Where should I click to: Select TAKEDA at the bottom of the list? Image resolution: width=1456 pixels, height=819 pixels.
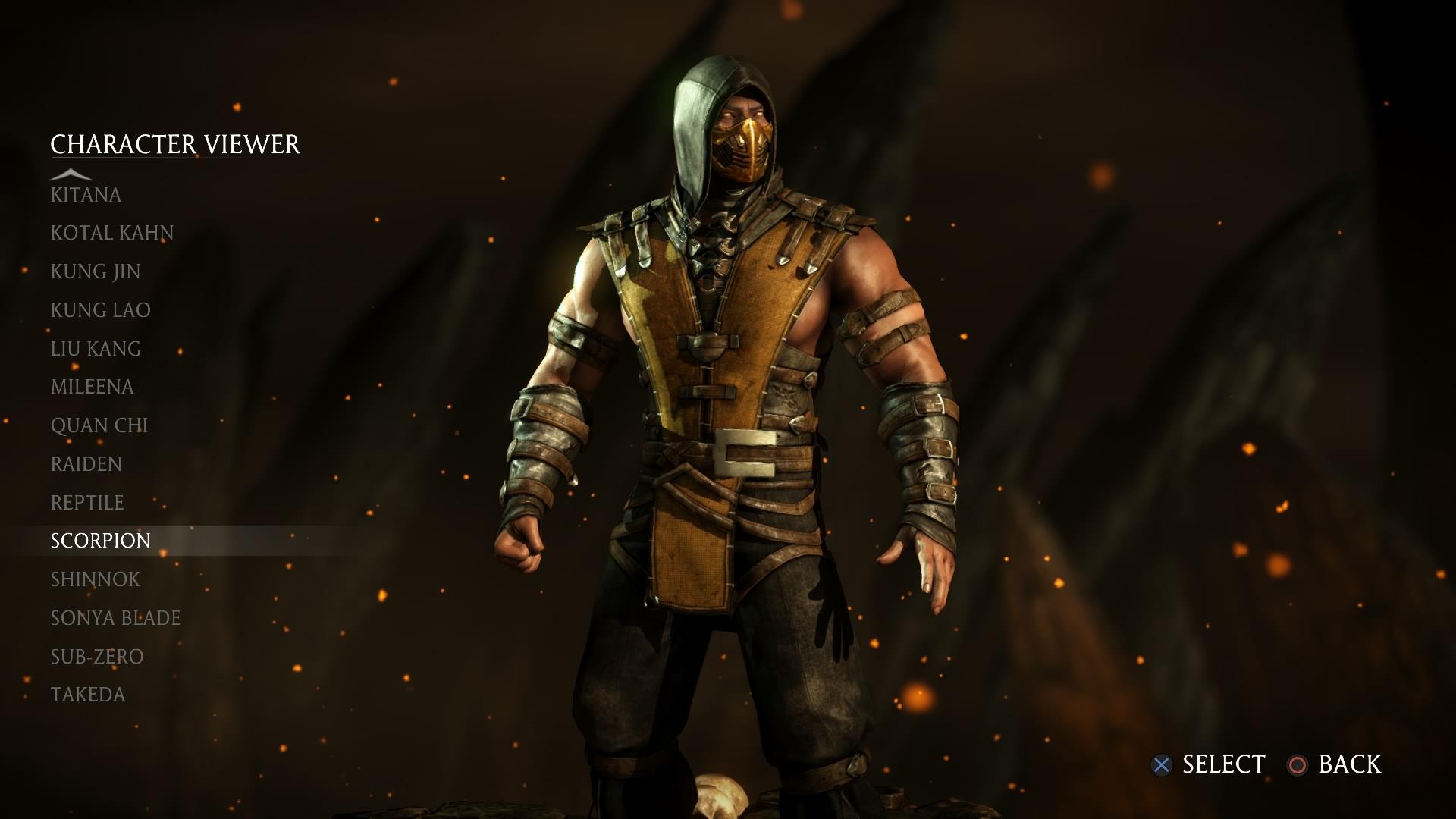87,694
